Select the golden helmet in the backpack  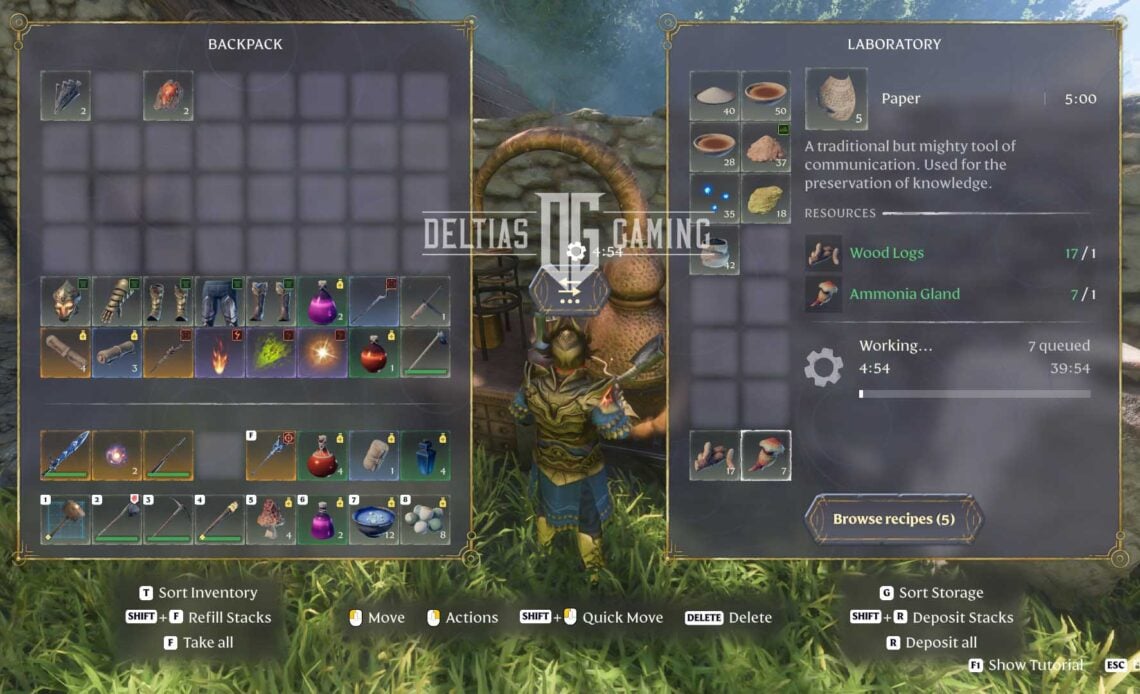point(66,302)
